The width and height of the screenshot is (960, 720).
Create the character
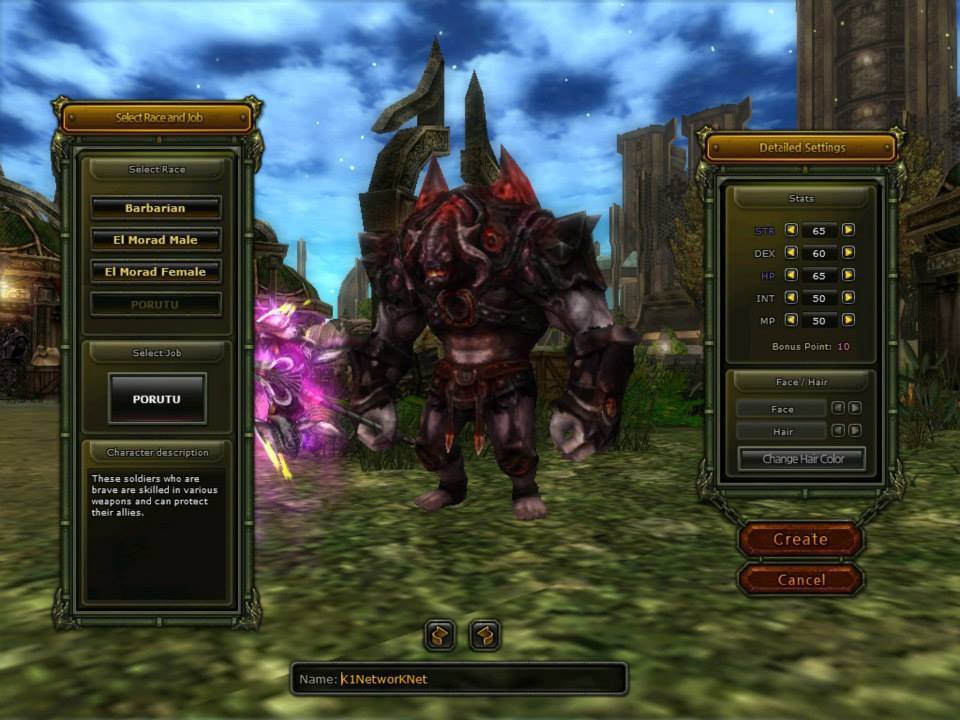coord(800,539)
